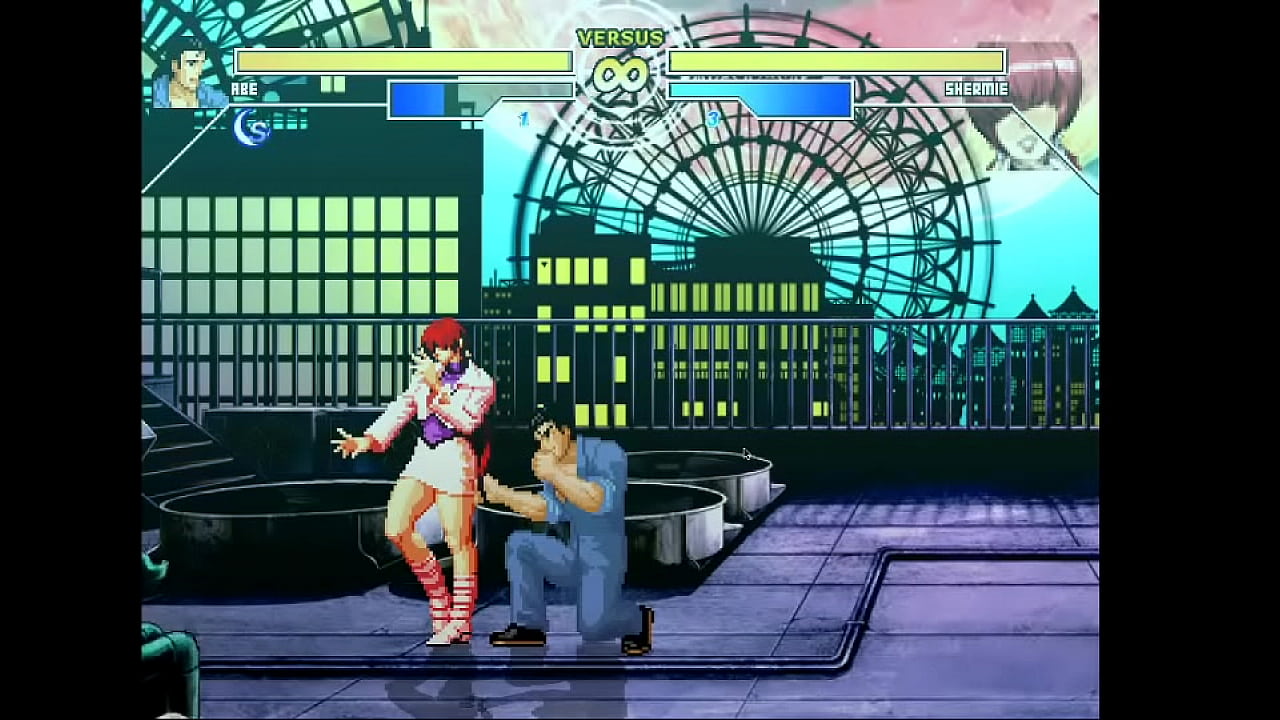This screenshot has height=720, width=1280.
Task: Select the crescent moon S icon
Action: [251, 129]
